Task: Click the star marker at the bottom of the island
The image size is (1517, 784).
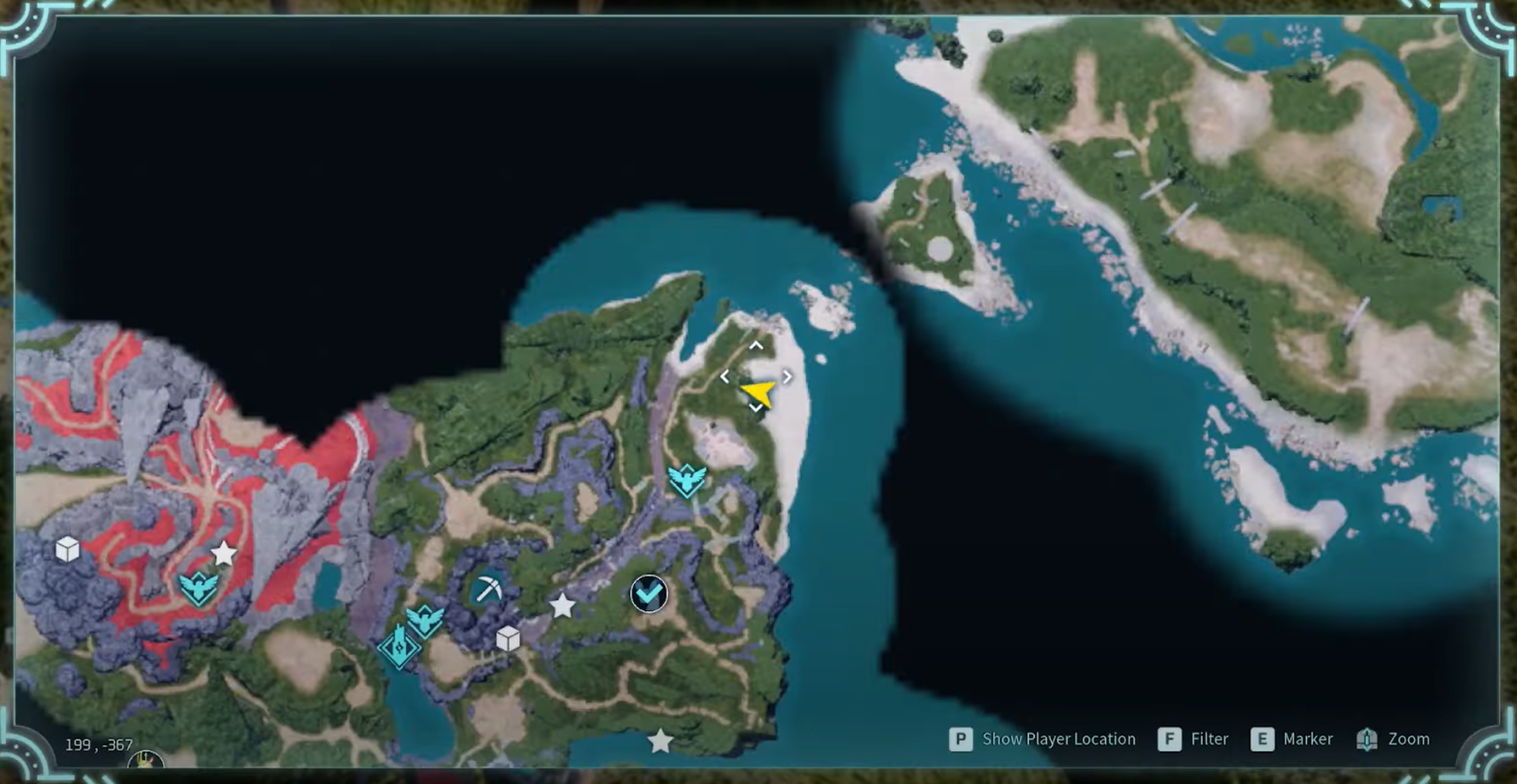Action: 659,740
